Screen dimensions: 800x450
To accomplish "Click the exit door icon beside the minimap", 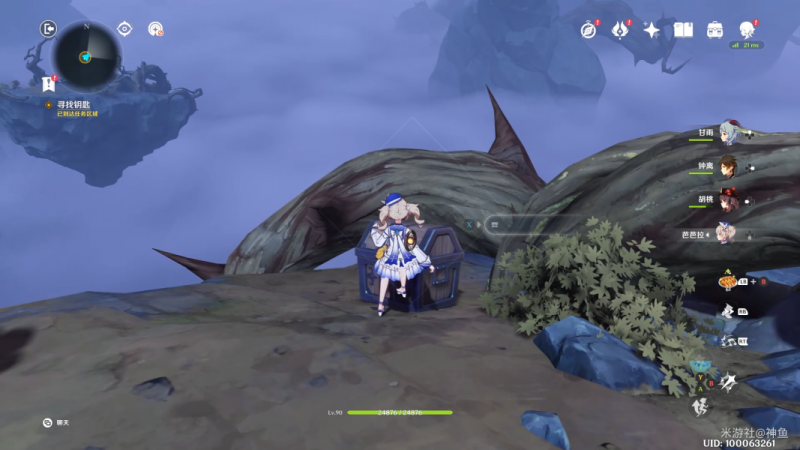I will (48, 29).
